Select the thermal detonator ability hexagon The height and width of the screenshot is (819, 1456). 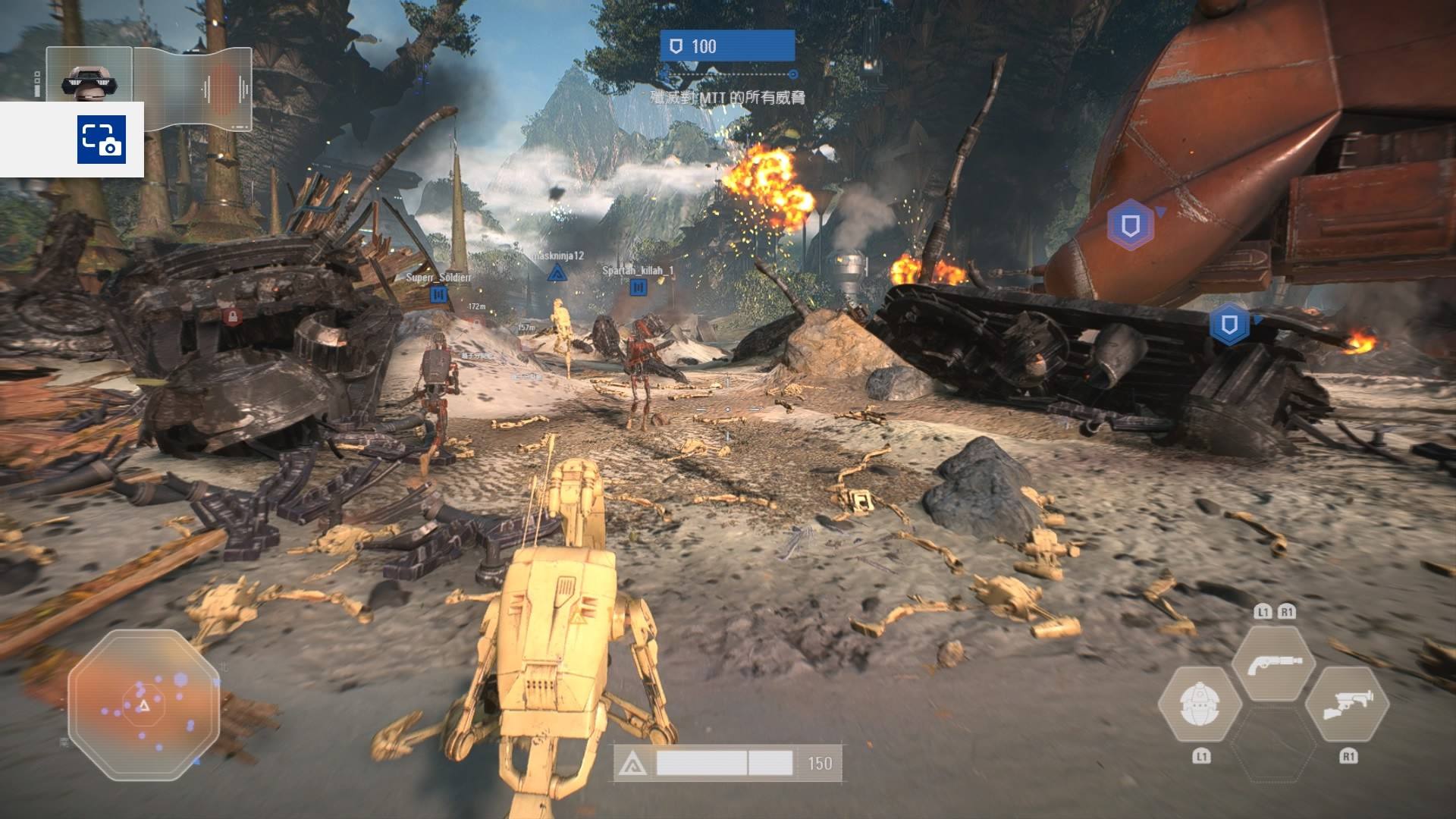coord(1200,705)
